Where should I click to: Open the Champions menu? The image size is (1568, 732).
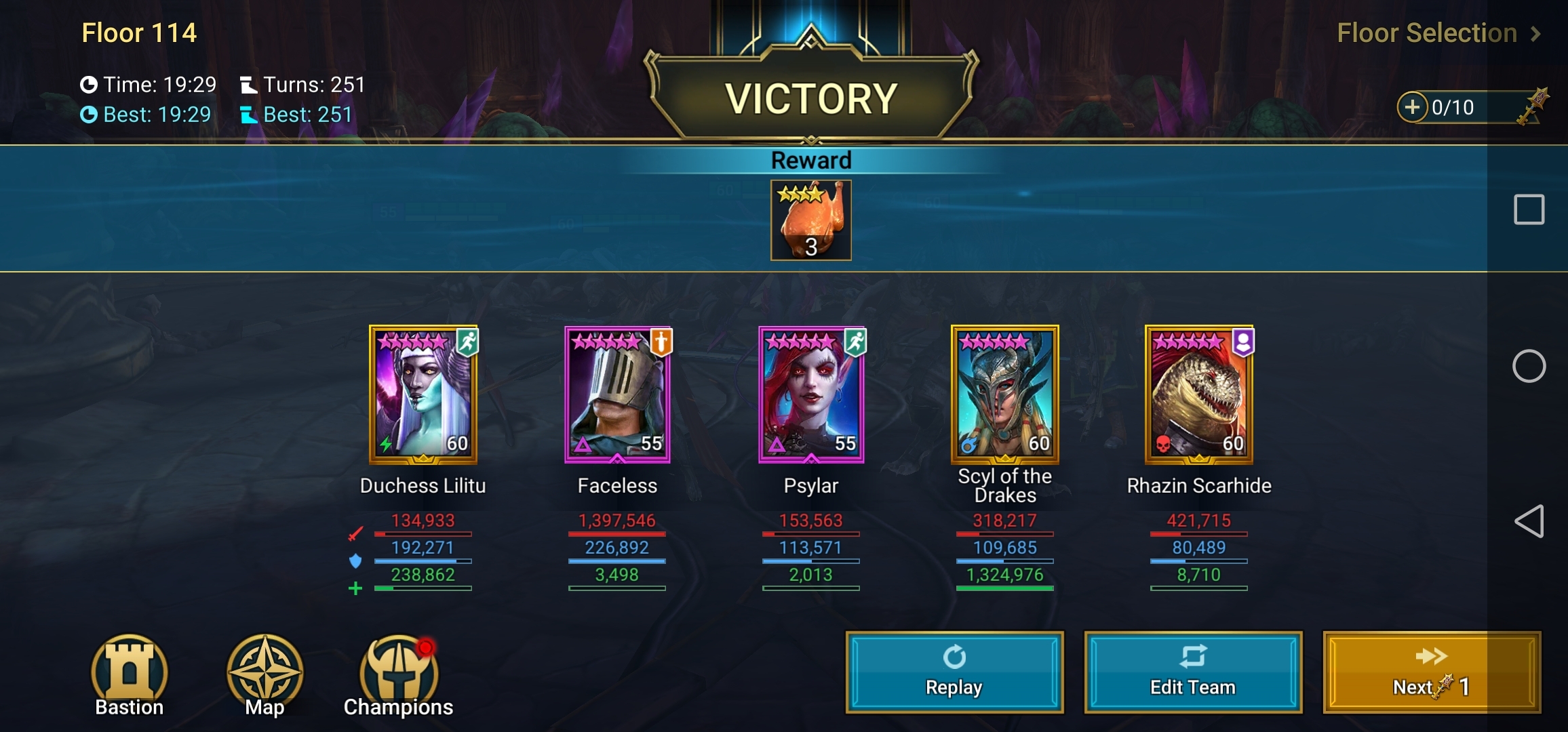point(399,674)
